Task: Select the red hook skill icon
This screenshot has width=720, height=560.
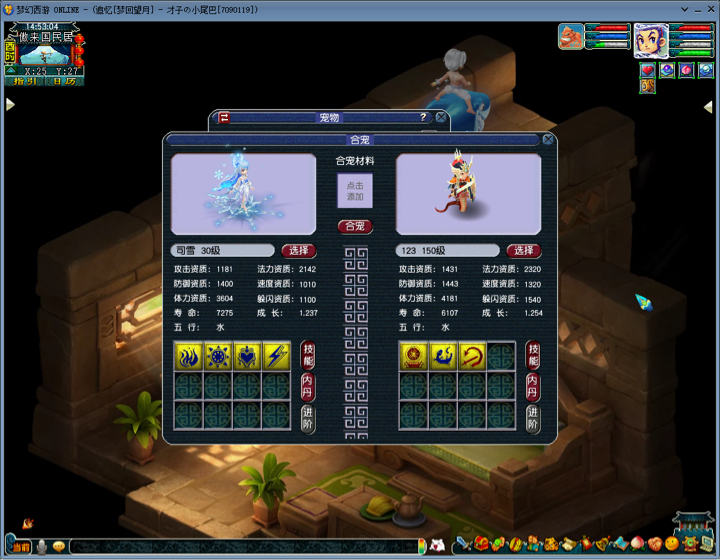Action: (x=472, y=357)
